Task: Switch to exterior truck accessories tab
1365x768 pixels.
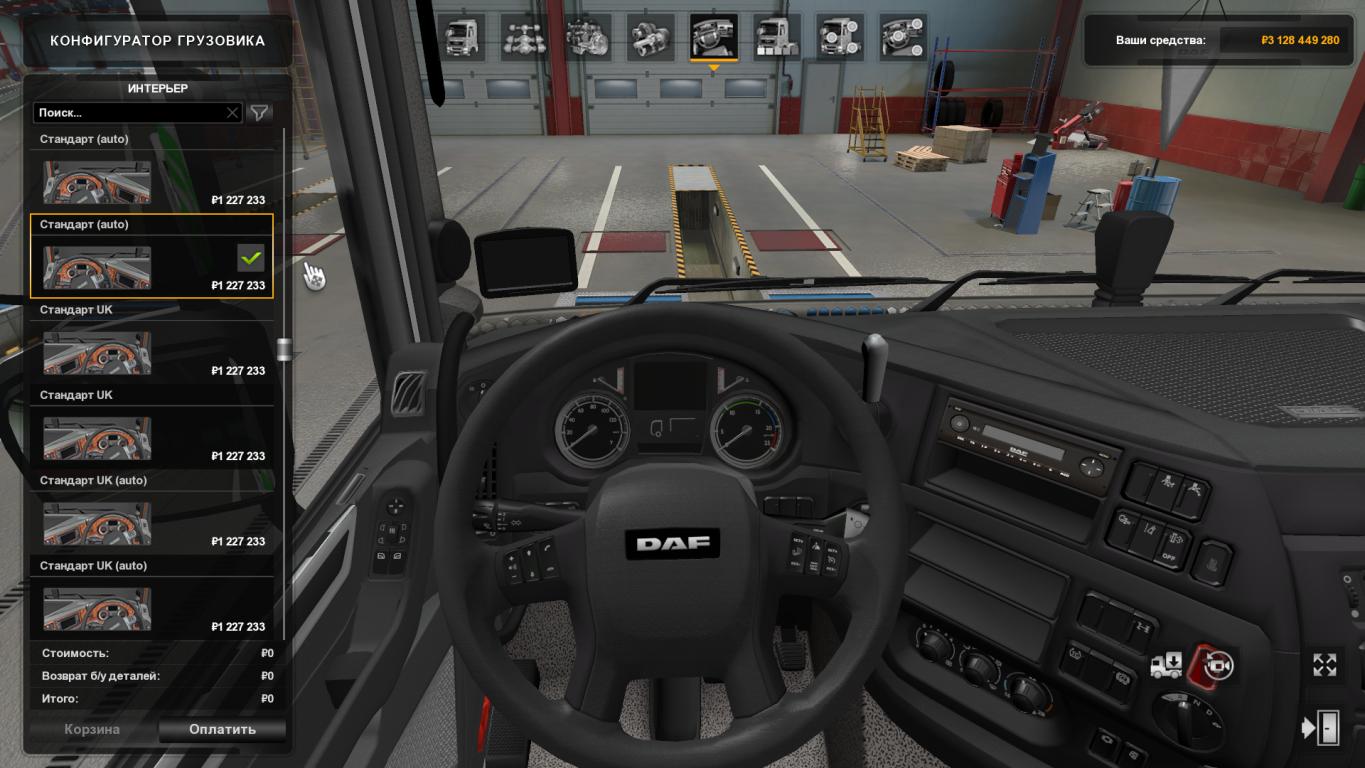Action: pyautogui.click(x=840, y=37)
